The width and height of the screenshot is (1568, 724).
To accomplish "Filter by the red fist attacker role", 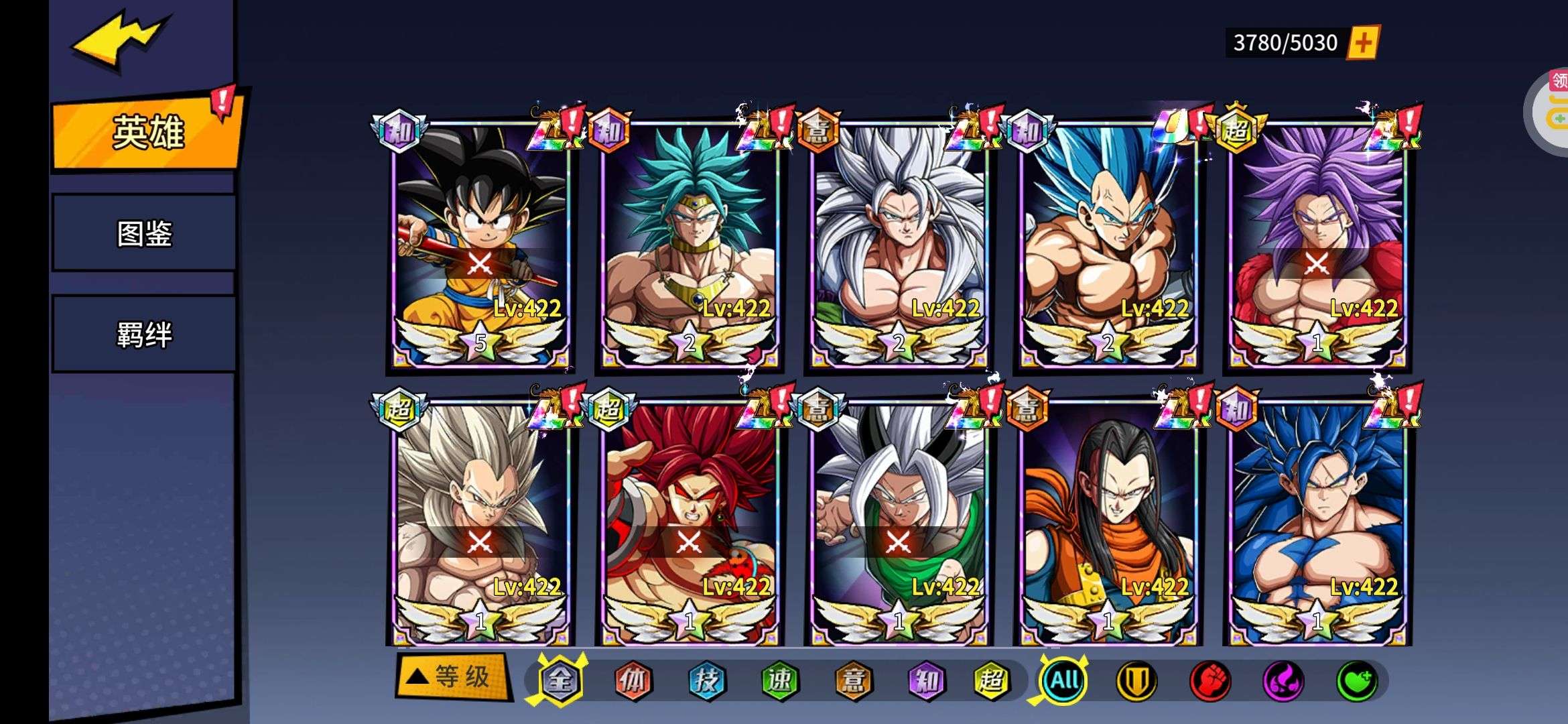I will pyautogui.click(x=1210, y=681).
